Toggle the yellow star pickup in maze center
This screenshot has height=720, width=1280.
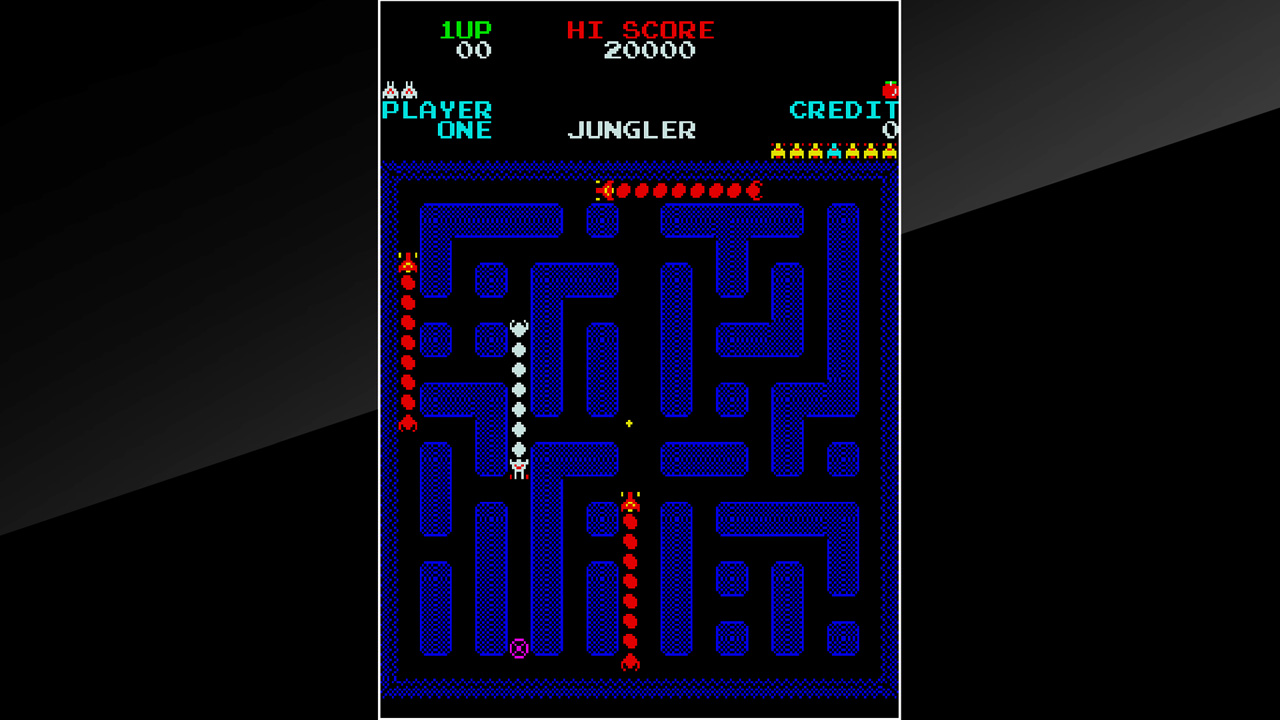(x=628, y=422)
